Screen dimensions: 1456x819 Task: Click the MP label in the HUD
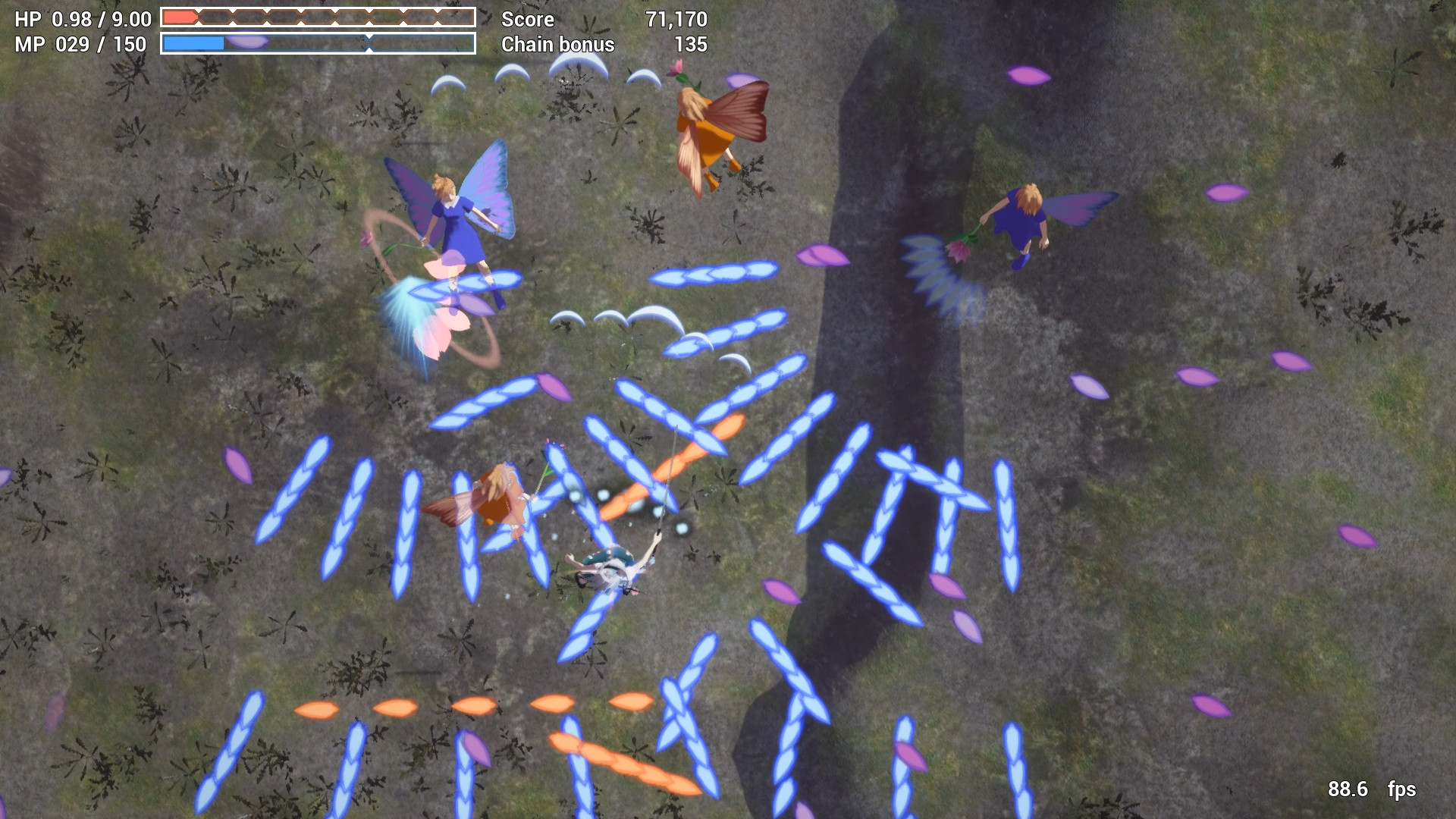(x=29, y=44)
